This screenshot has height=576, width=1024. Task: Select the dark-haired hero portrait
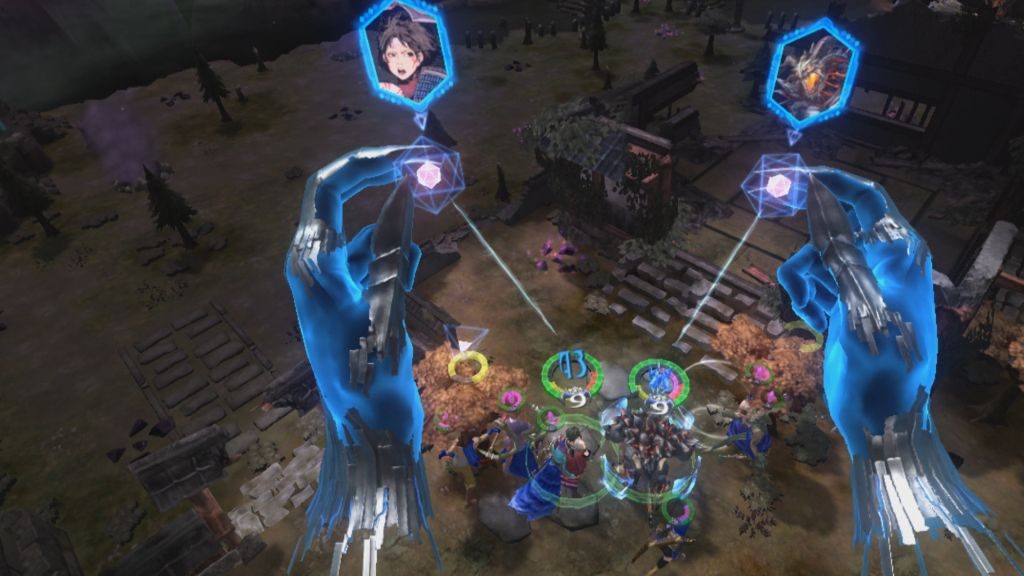pos(405,54)
